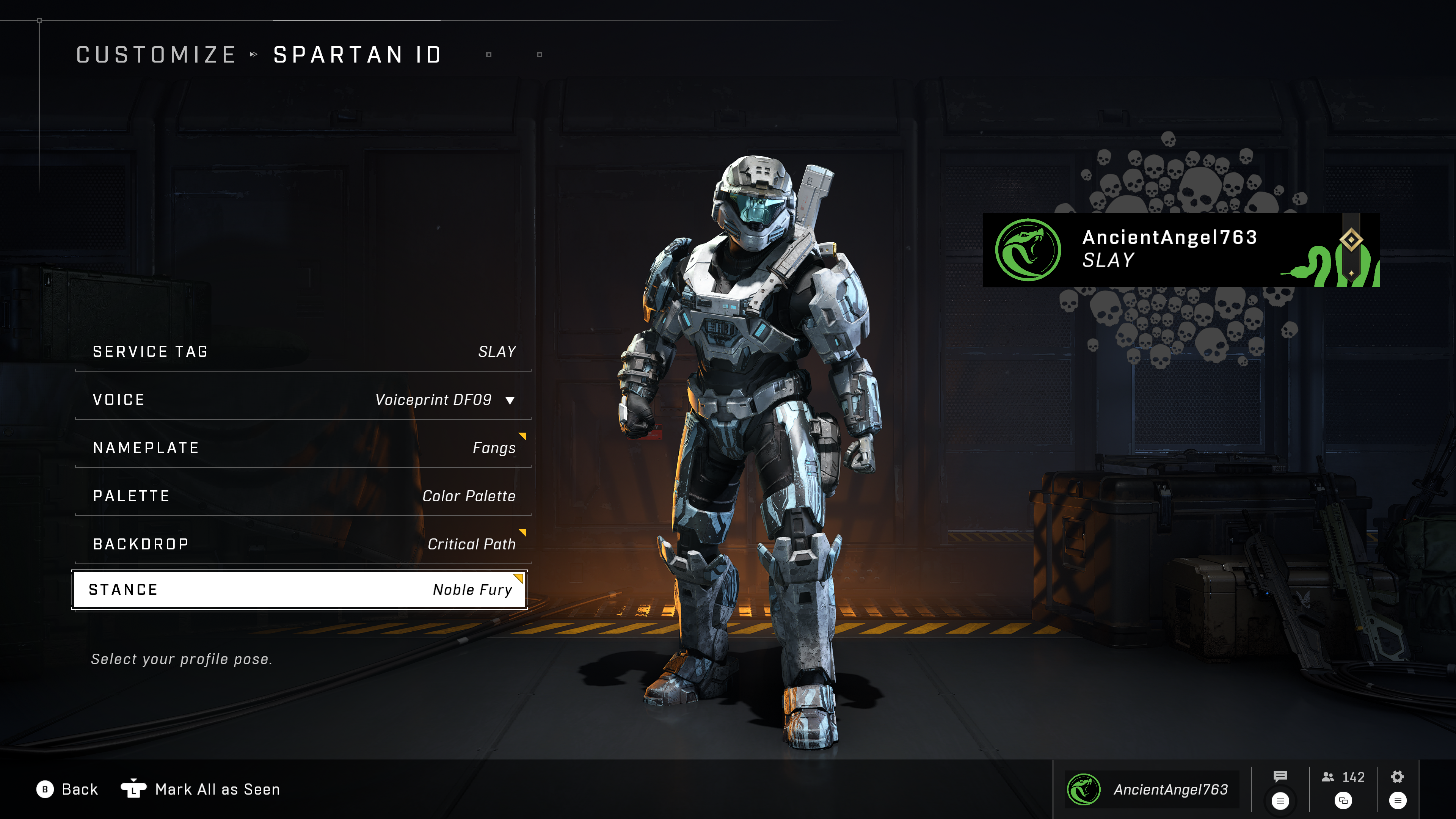The height and width of the screenshot is (819, 1456).
Task: Mark All as Seen
Action: (201, 789)
